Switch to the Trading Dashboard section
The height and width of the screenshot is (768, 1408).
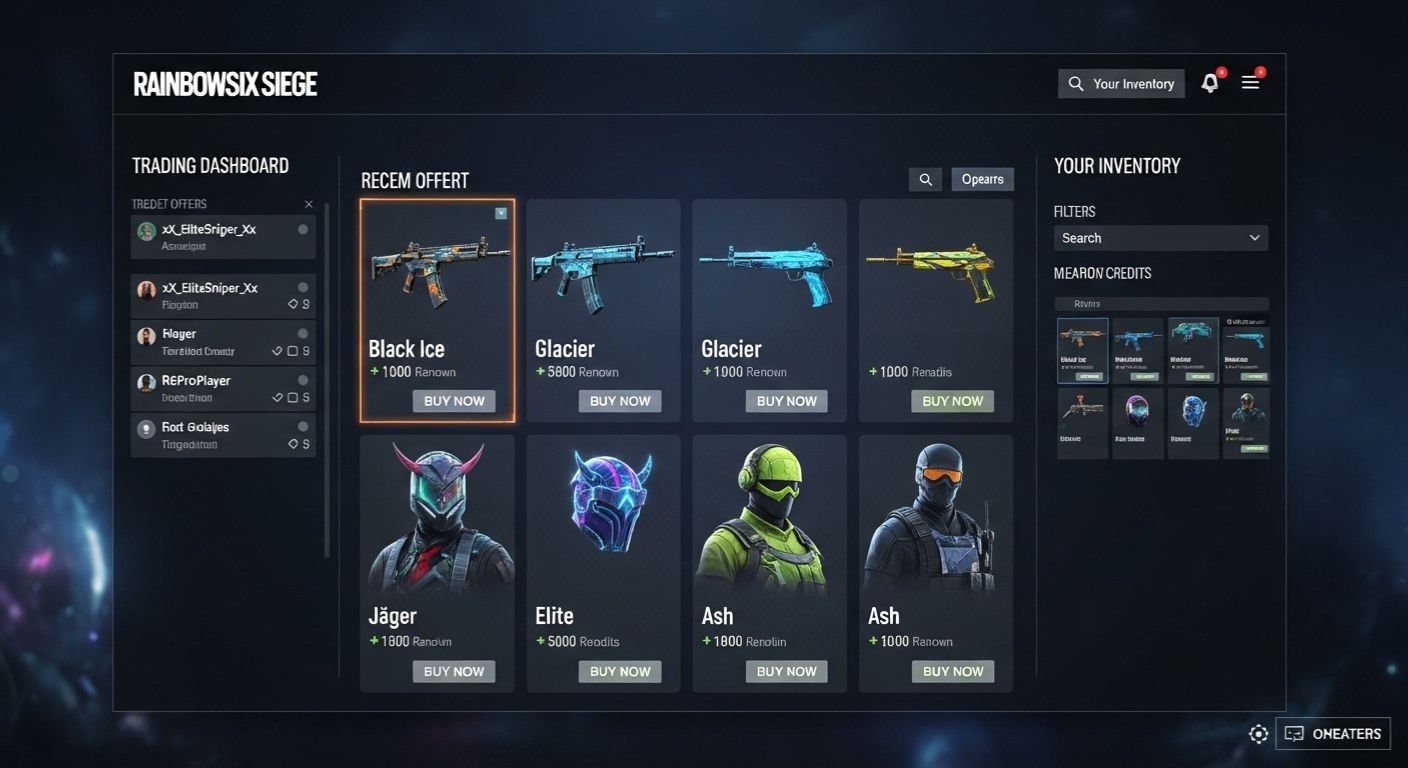209,165
